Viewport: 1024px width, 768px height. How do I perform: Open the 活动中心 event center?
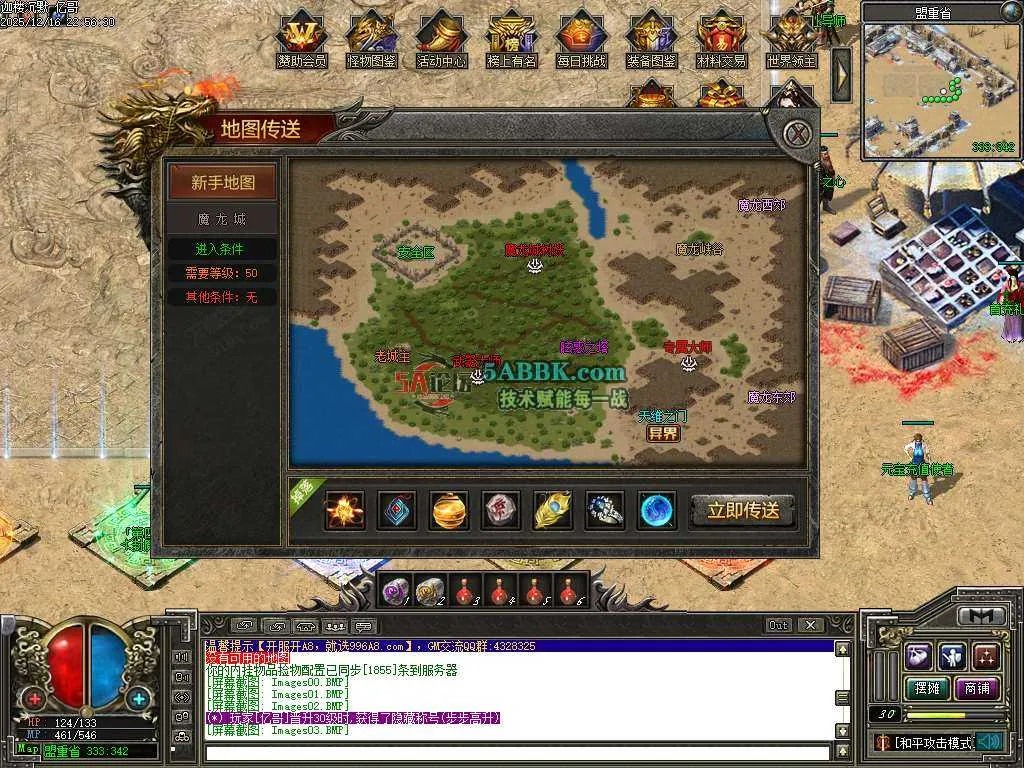click(442, 40)
